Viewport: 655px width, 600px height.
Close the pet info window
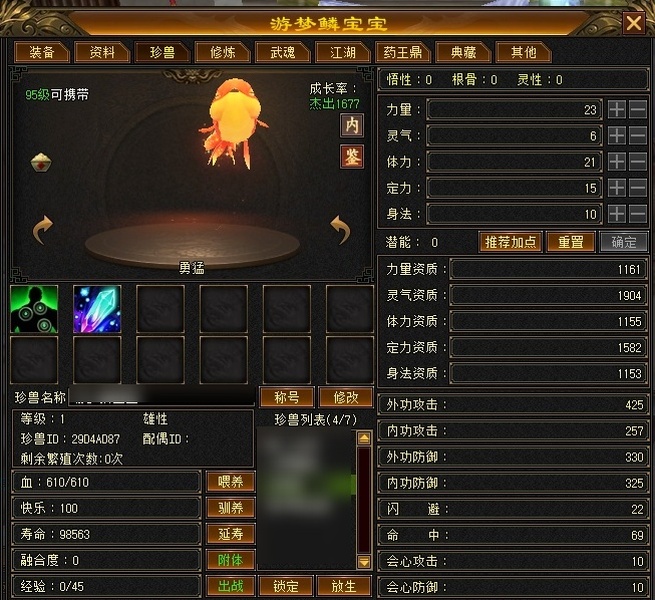click(x=632, y=22)
